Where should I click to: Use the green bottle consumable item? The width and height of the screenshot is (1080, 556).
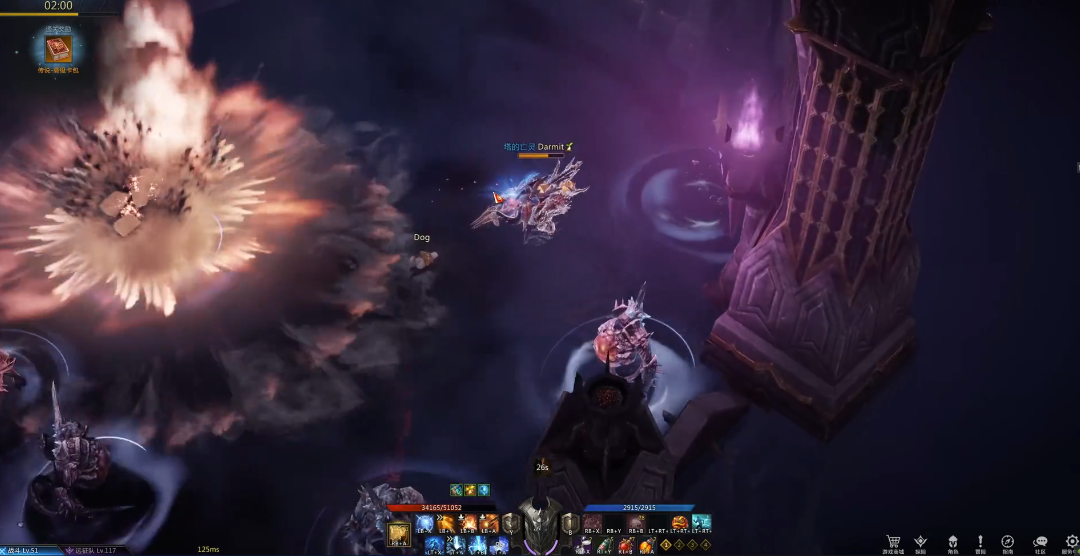(603, 545)
